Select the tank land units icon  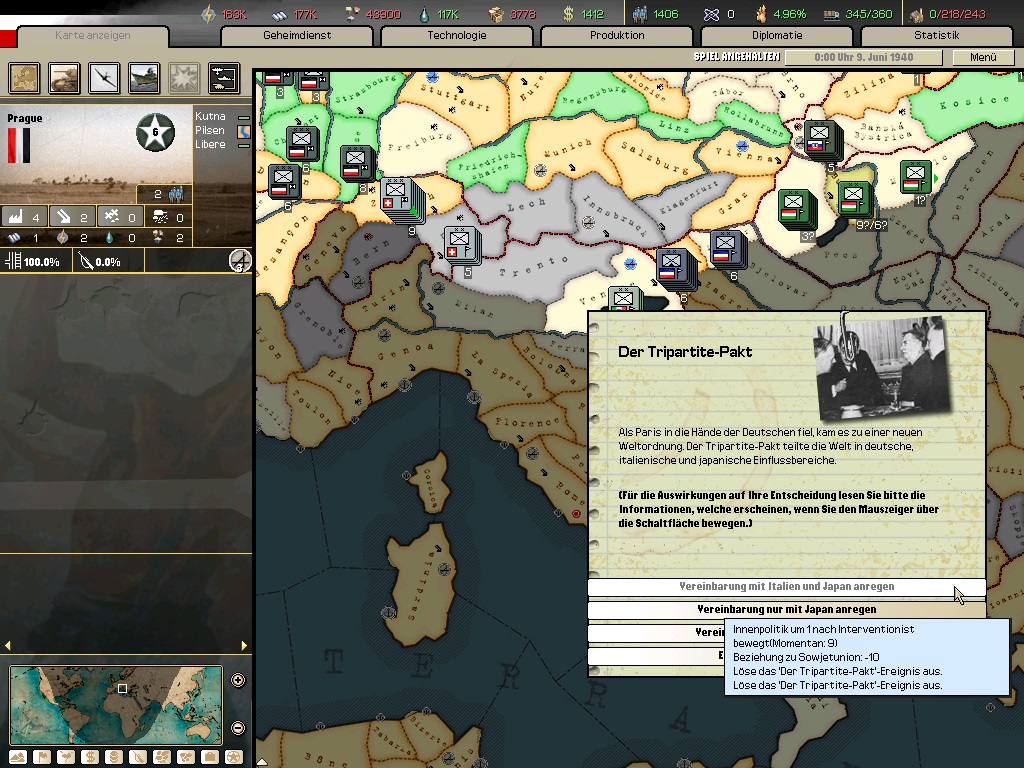point(64,77)
